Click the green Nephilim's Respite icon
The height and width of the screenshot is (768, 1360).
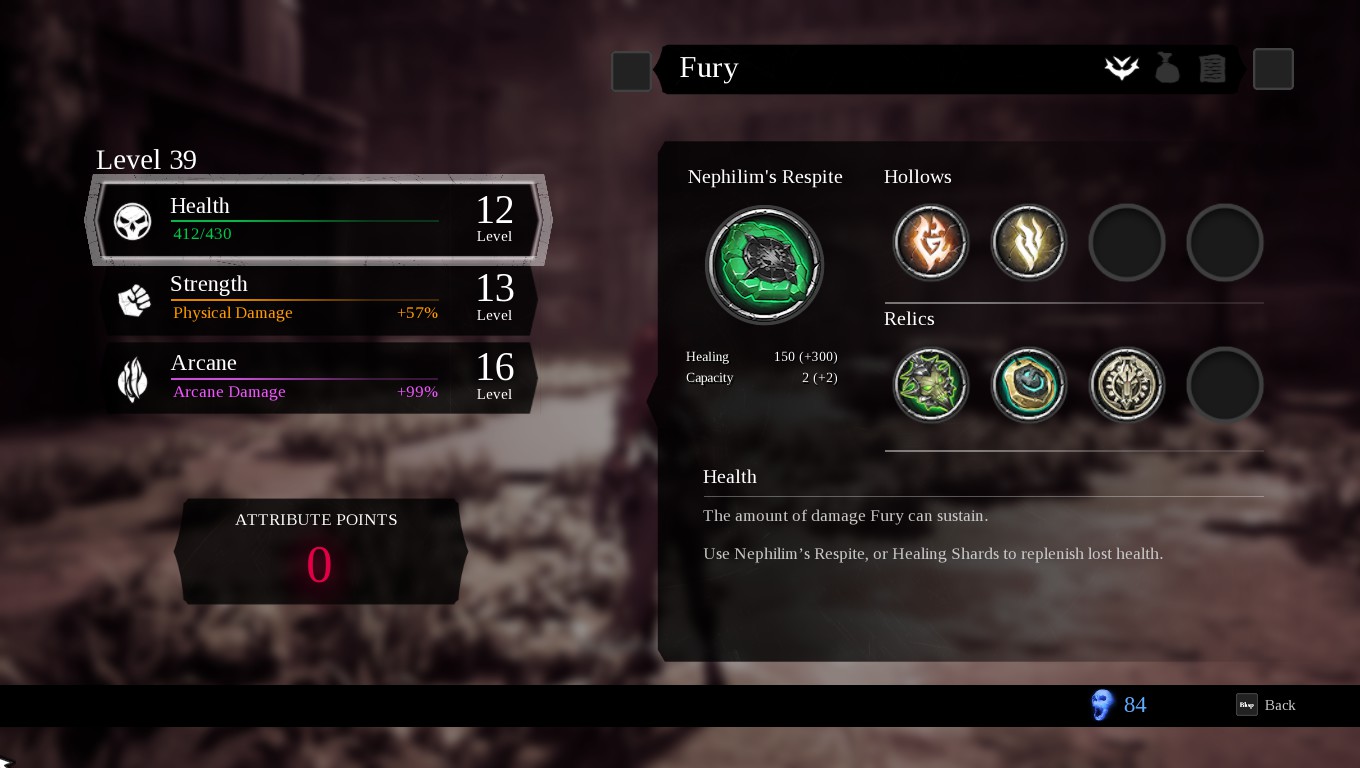coord(764,265)
